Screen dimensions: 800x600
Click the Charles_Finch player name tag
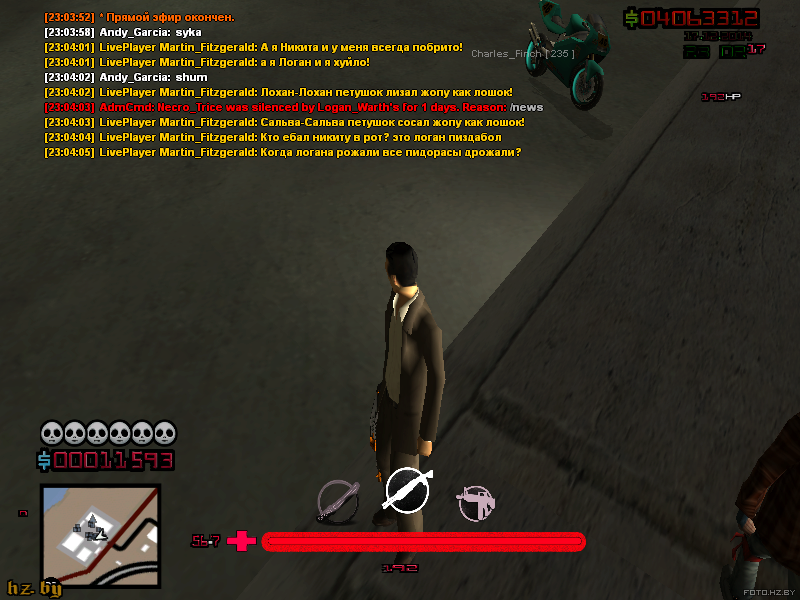point(522,54)
